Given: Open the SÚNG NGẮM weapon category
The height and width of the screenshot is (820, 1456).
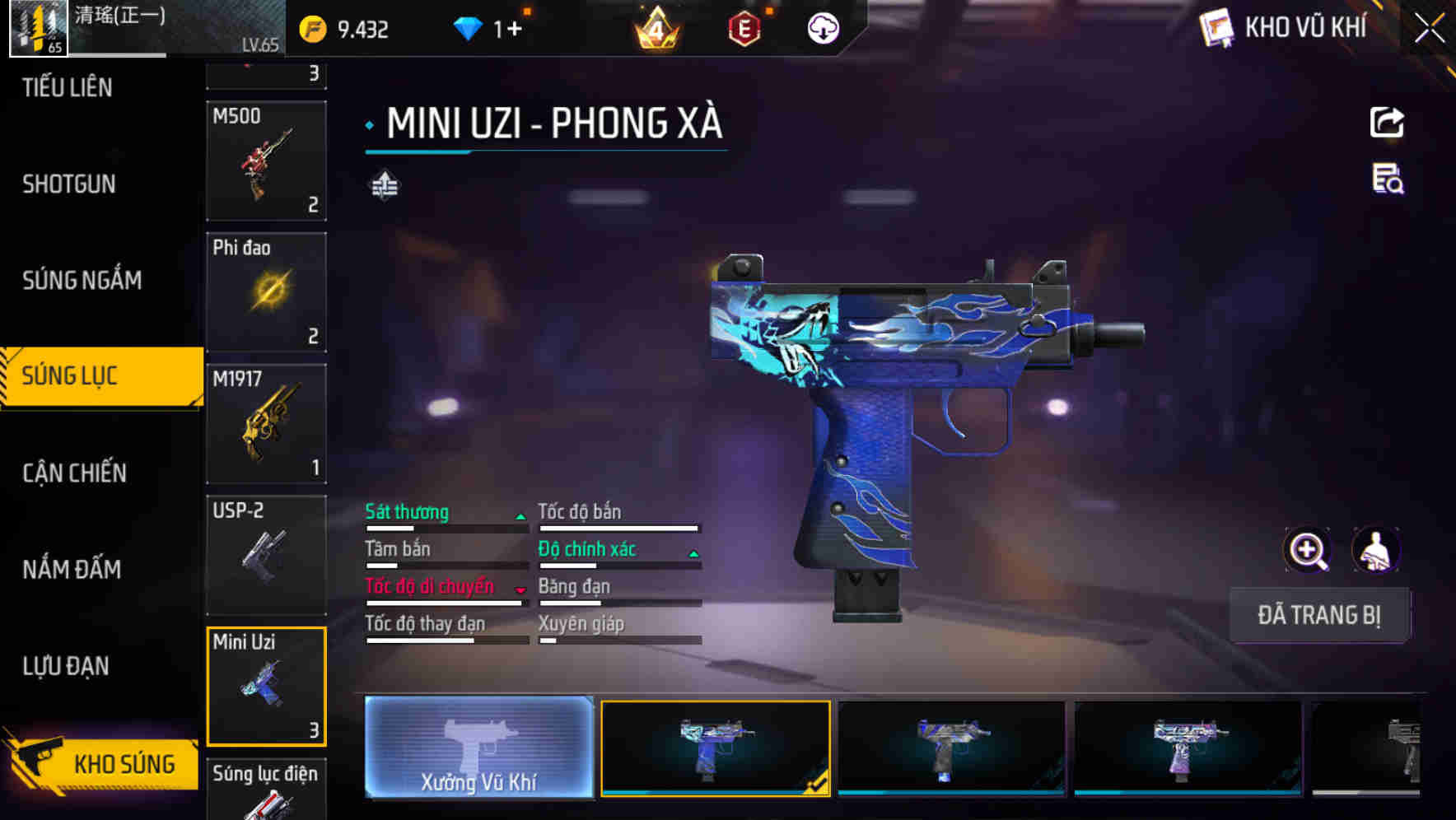Looking at the screenshot, I should tap(82, 280).
